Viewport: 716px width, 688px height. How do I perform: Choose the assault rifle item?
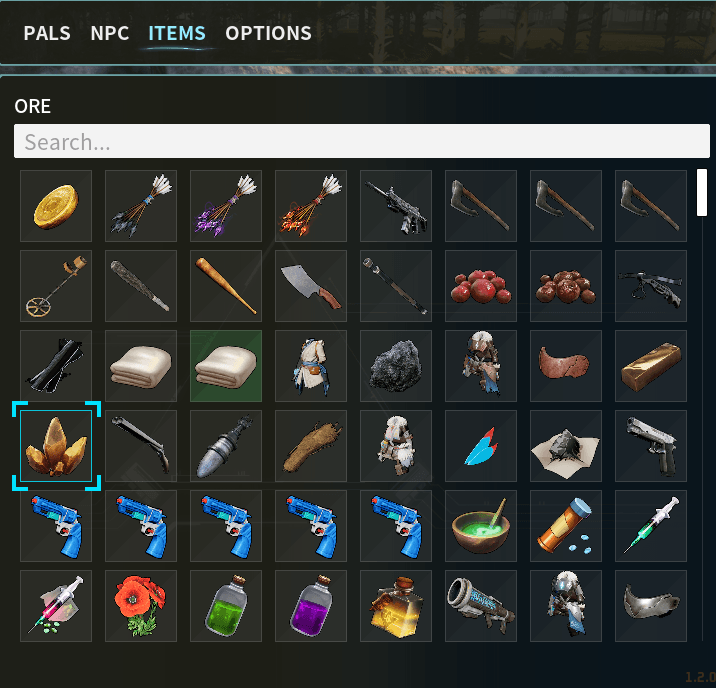(x=396, y=206)
